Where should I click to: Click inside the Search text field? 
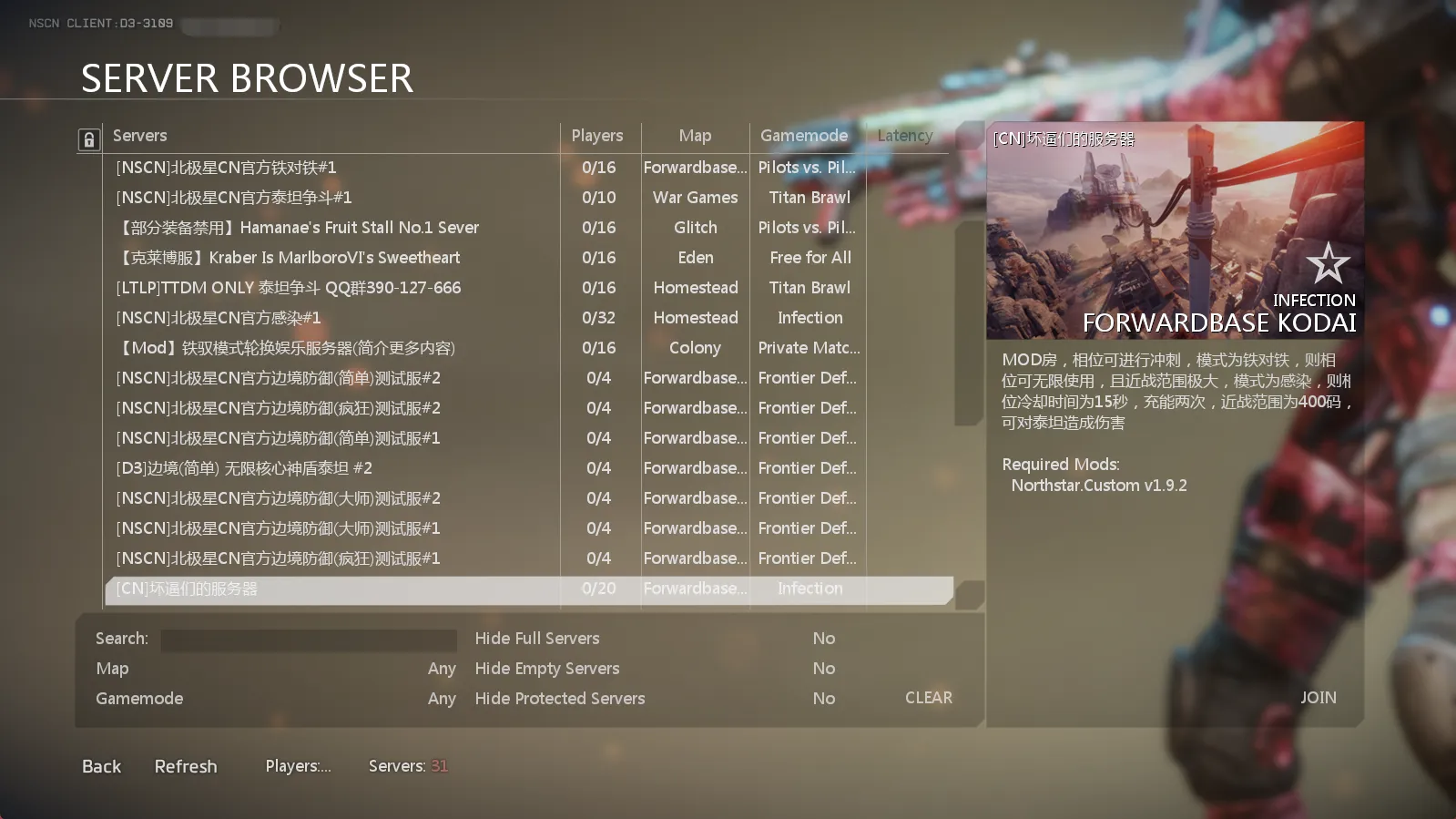point(308,640)
